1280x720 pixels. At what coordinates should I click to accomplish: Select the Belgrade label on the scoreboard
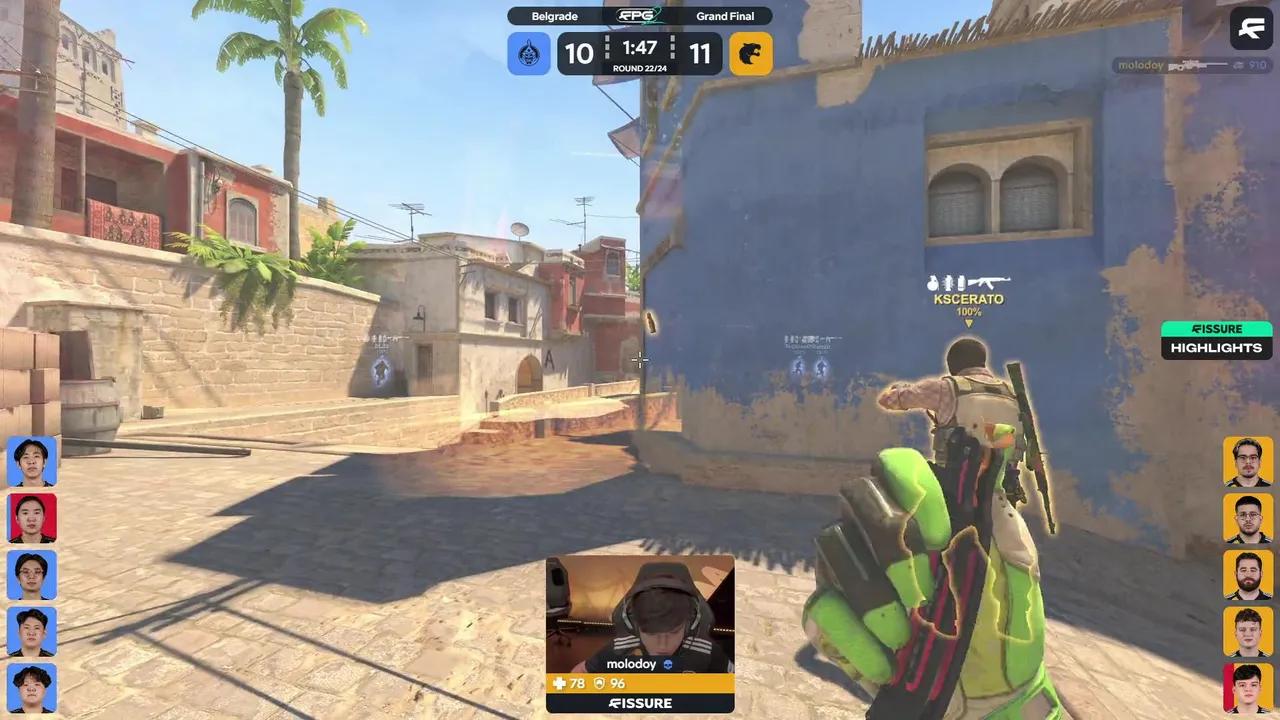[555, 15]
